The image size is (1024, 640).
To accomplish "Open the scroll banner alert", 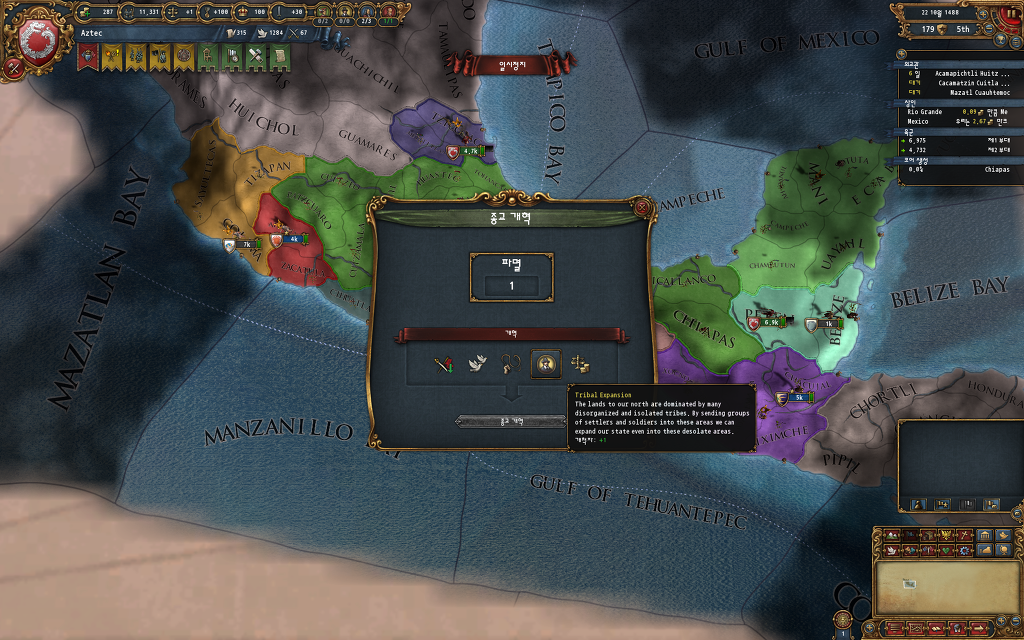I will coord(279,58).
